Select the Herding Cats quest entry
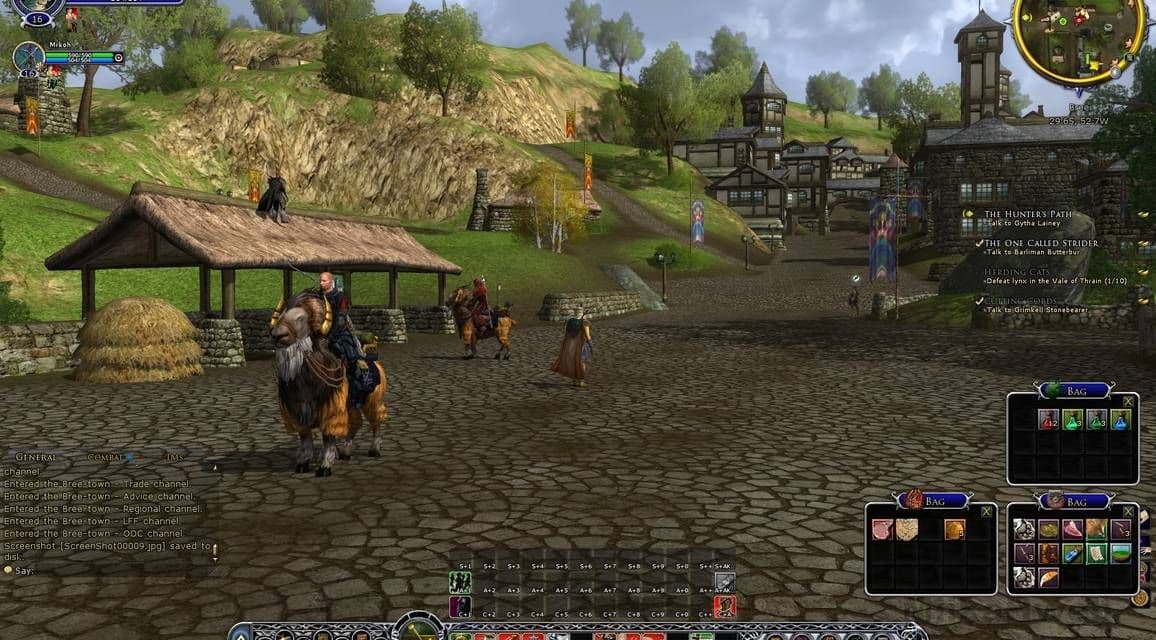The height and width of the screenshot is (640, 1156). pos(1020,272)
